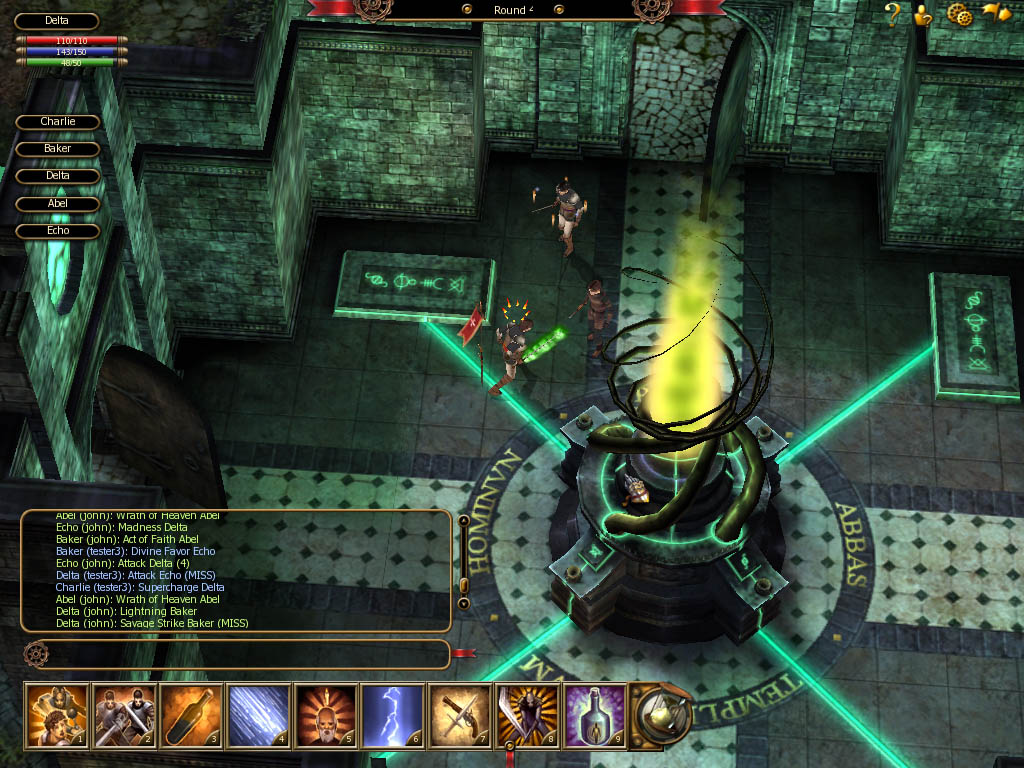Select Charlie in the character list
Viewport: 1024px width, 768px height.
point(58,122)
